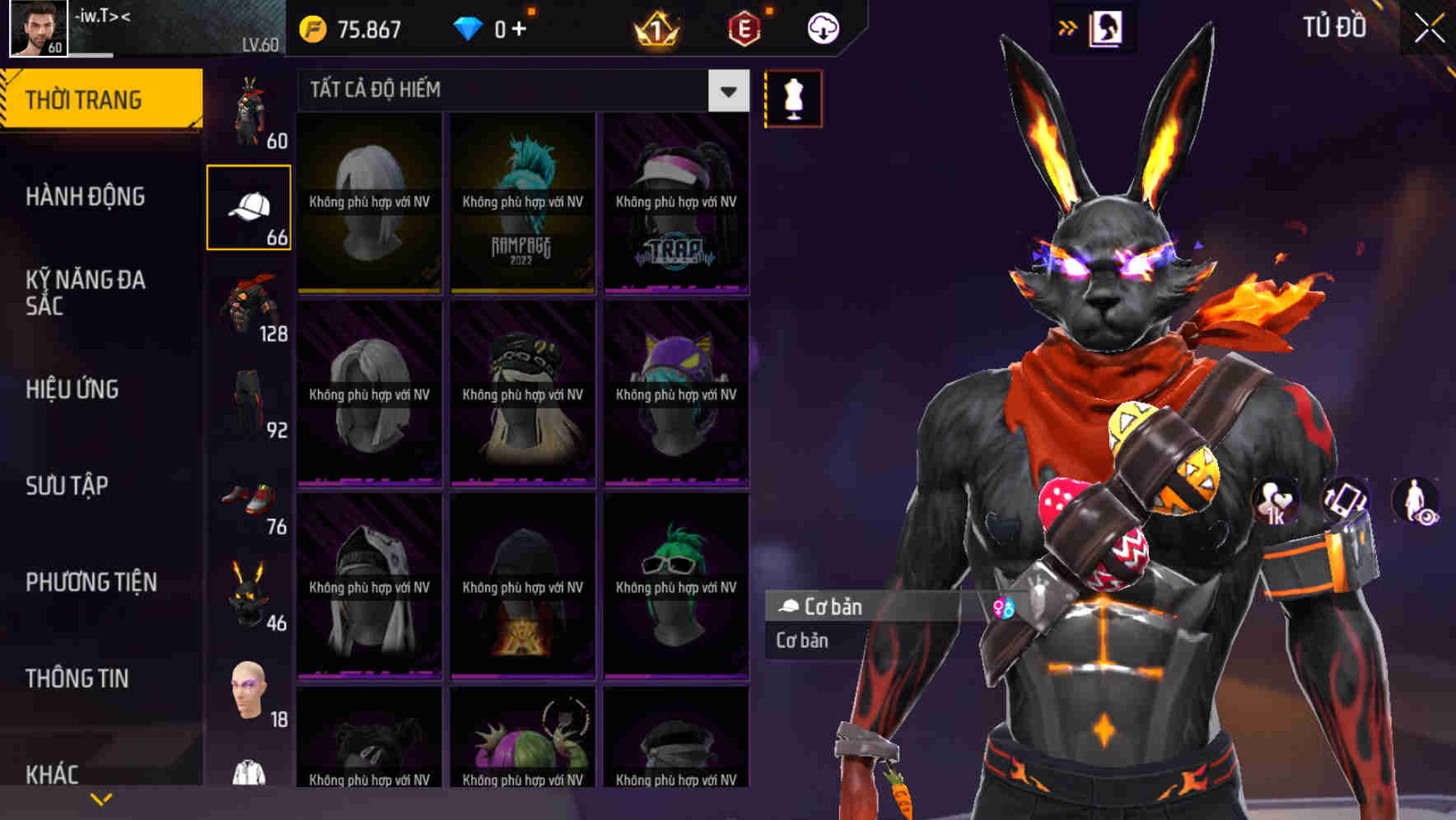
Task: Toggle the 1k likes heart icon
Action: pos(1273,502)
